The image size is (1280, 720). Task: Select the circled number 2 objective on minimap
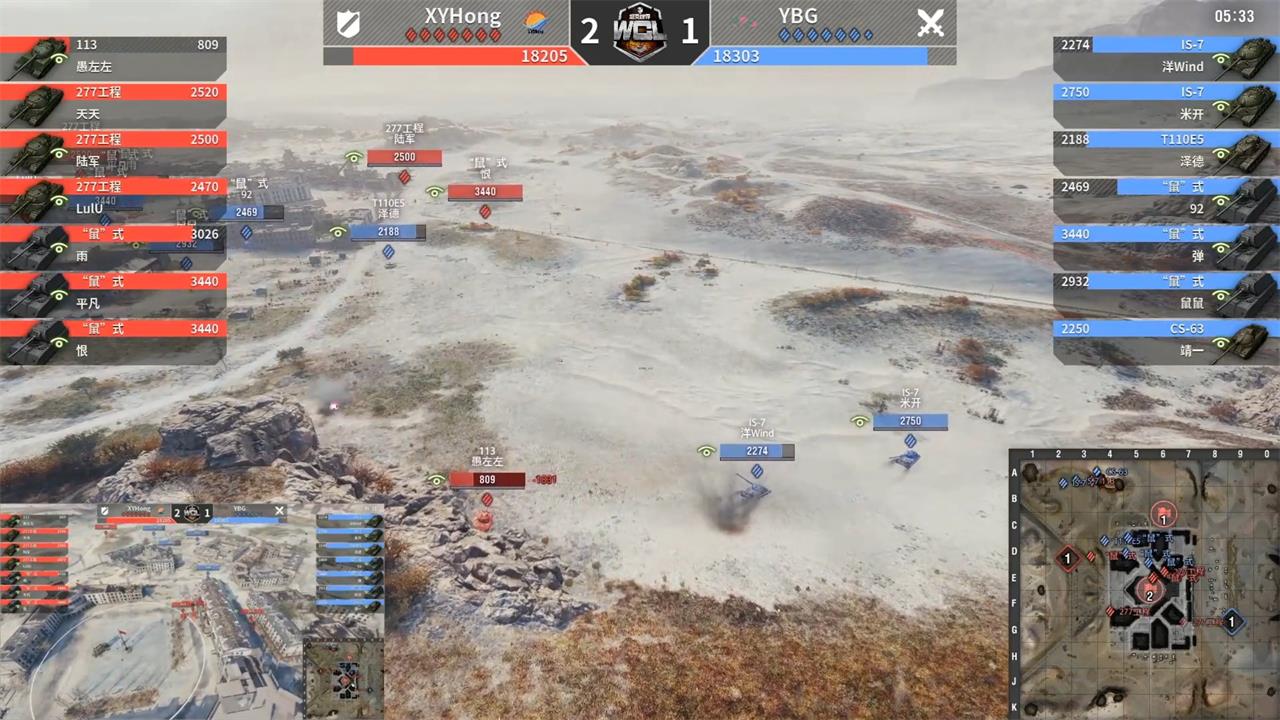[x=1149, y=596]
